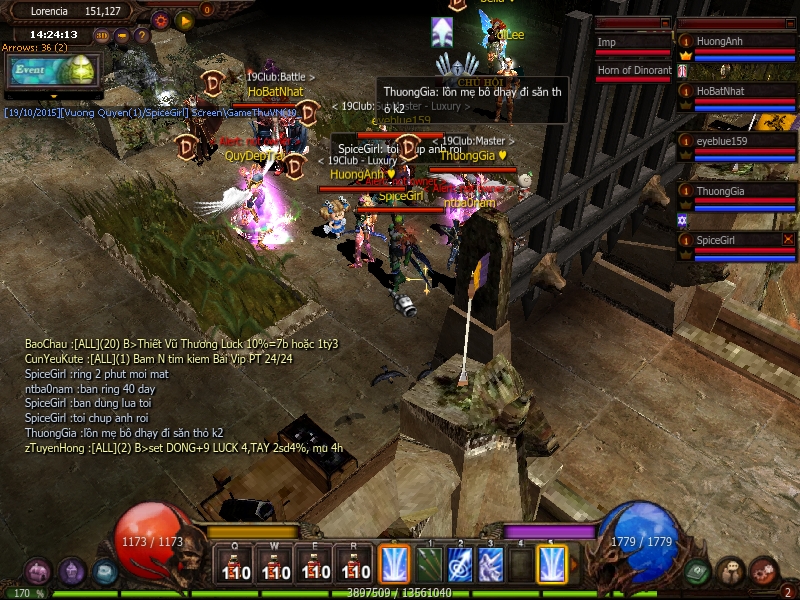Collapse the party list panel
Viewport: 800px width, 600px height.
(x=790, y=22)
